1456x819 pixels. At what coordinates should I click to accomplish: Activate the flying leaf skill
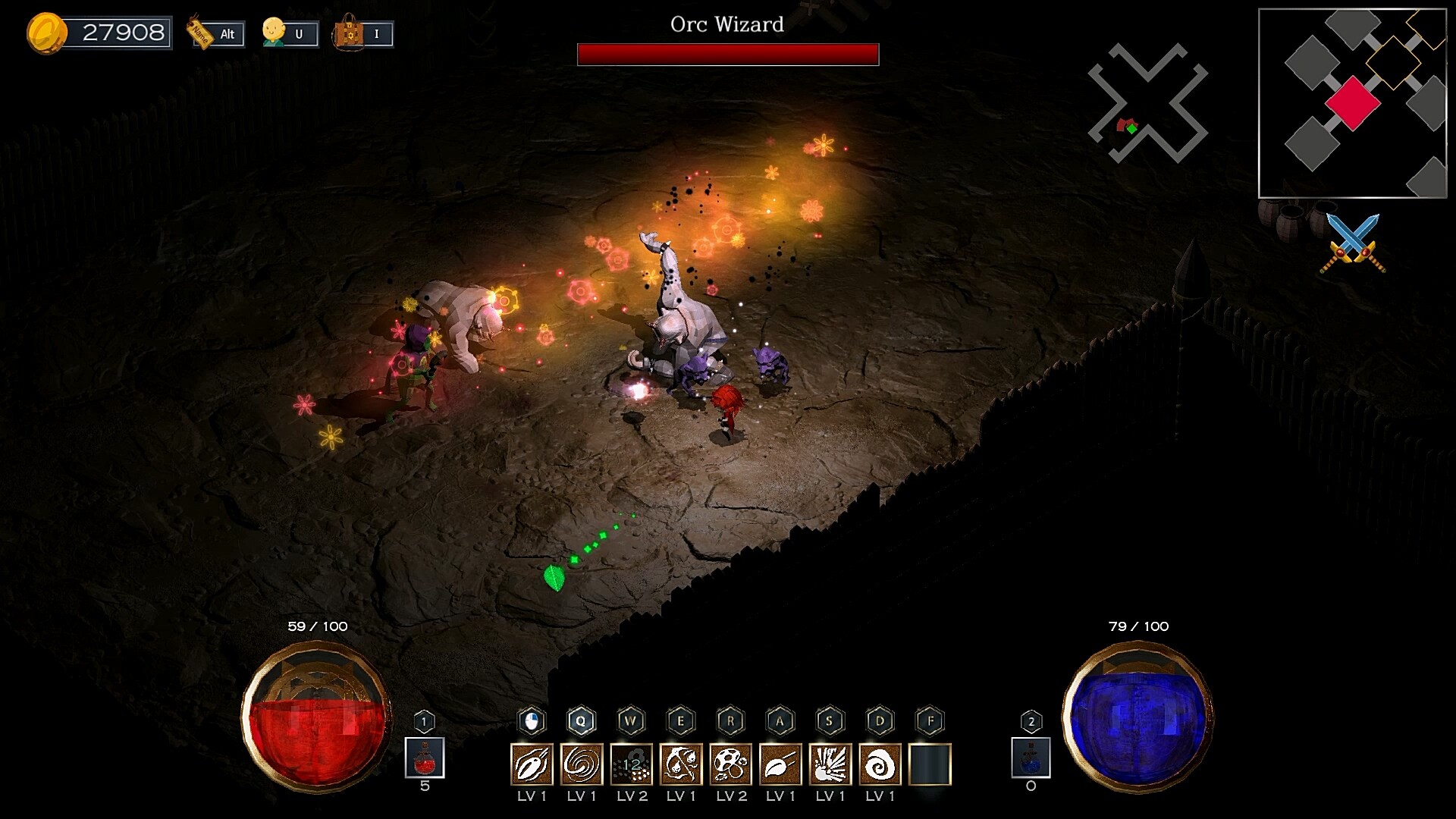[x=780, y=764]
